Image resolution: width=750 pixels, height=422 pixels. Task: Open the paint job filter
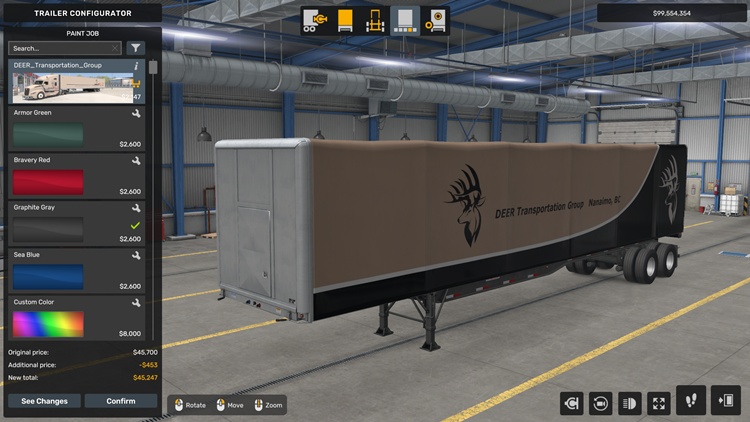[x=136, y=48]
